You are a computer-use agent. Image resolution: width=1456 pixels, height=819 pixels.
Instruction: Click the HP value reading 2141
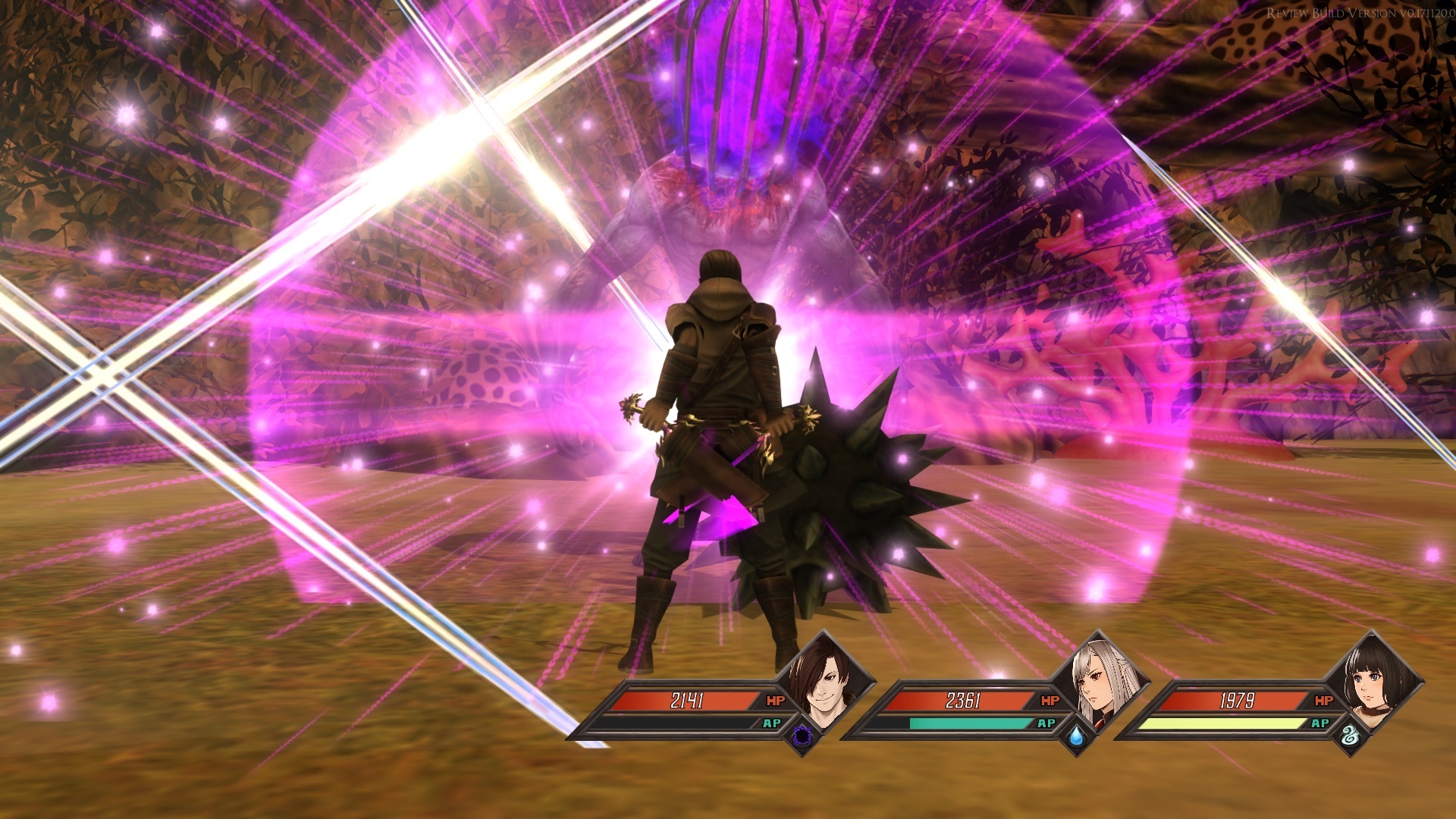point(689,698)
